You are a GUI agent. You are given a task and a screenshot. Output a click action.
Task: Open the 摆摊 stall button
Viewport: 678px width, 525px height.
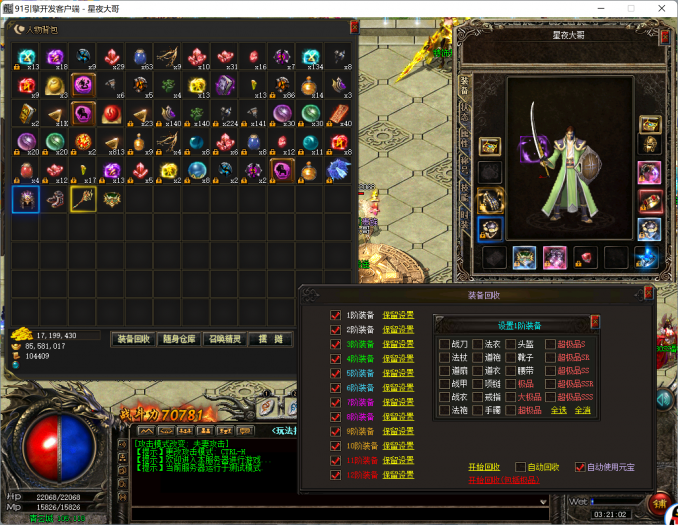pyautogui.click(x=270, y=339)
